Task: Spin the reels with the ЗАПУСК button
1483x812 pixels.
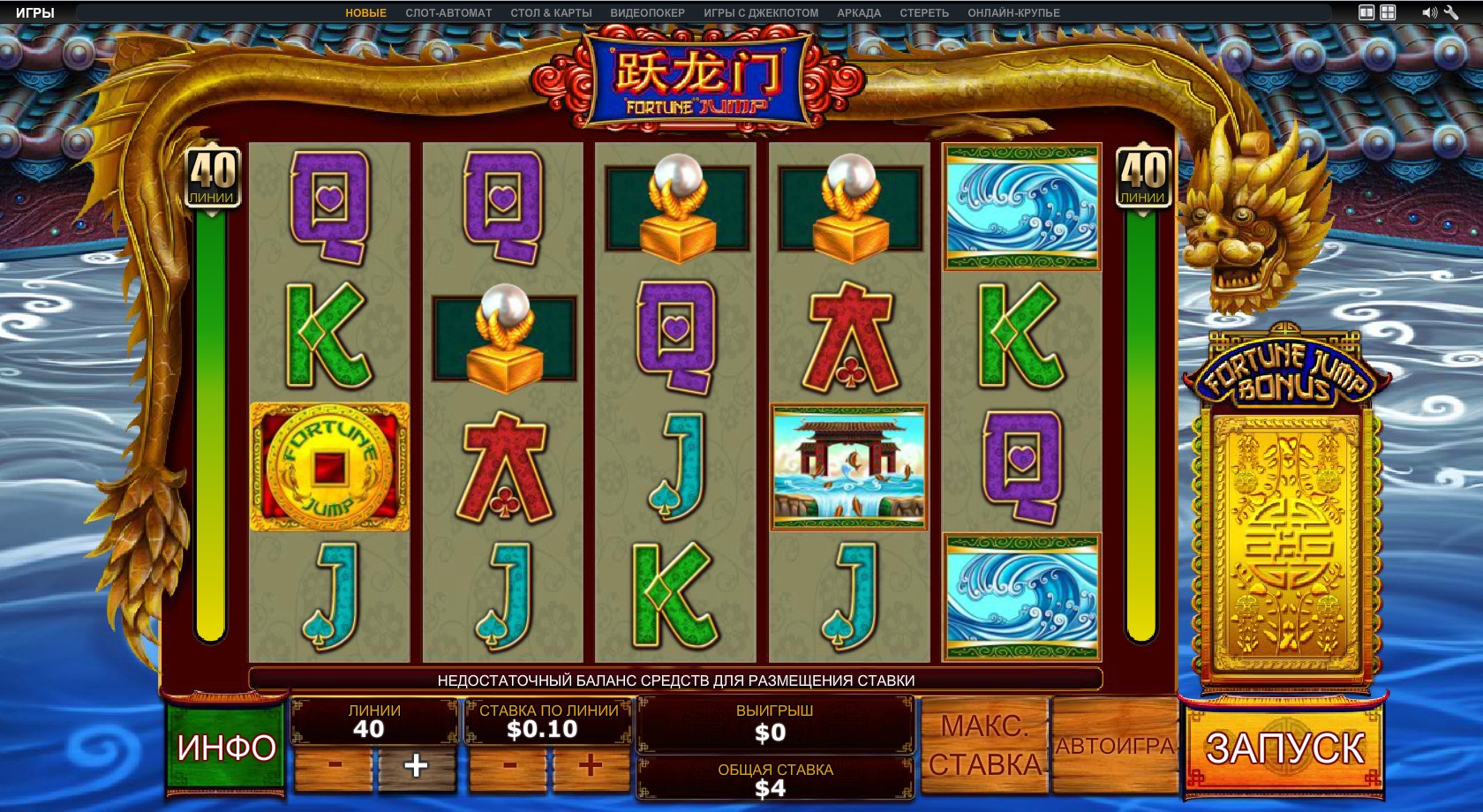Action: (1284, 749)
